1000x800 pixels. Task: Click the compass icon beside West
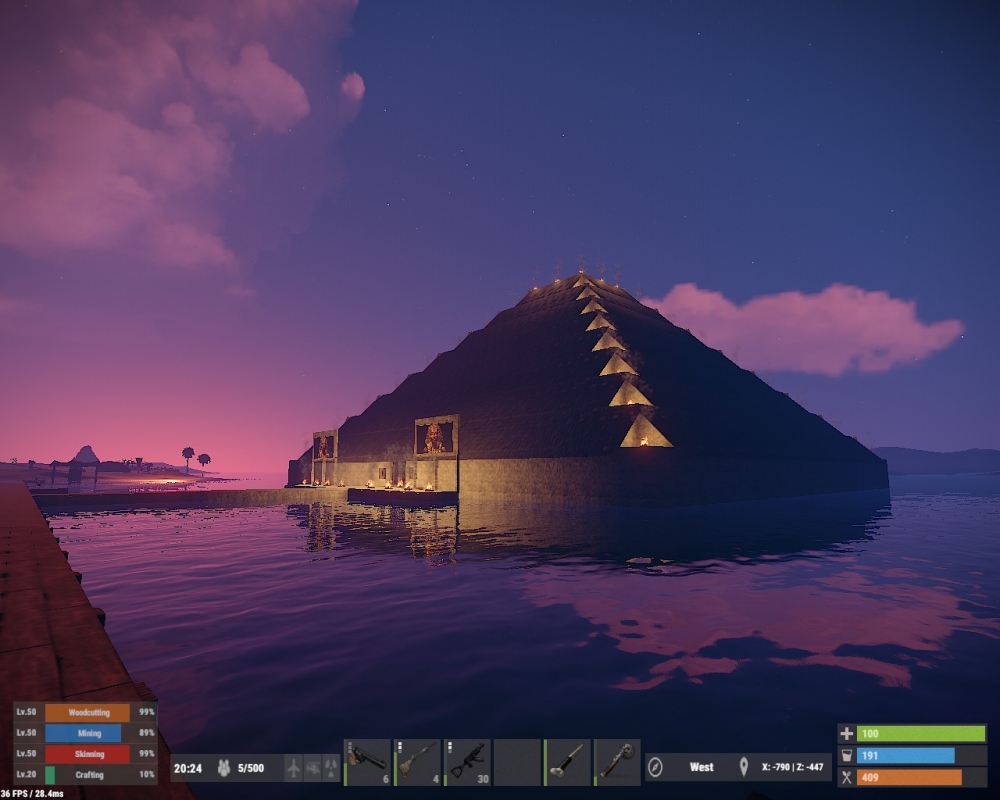[x=656, y=768]
